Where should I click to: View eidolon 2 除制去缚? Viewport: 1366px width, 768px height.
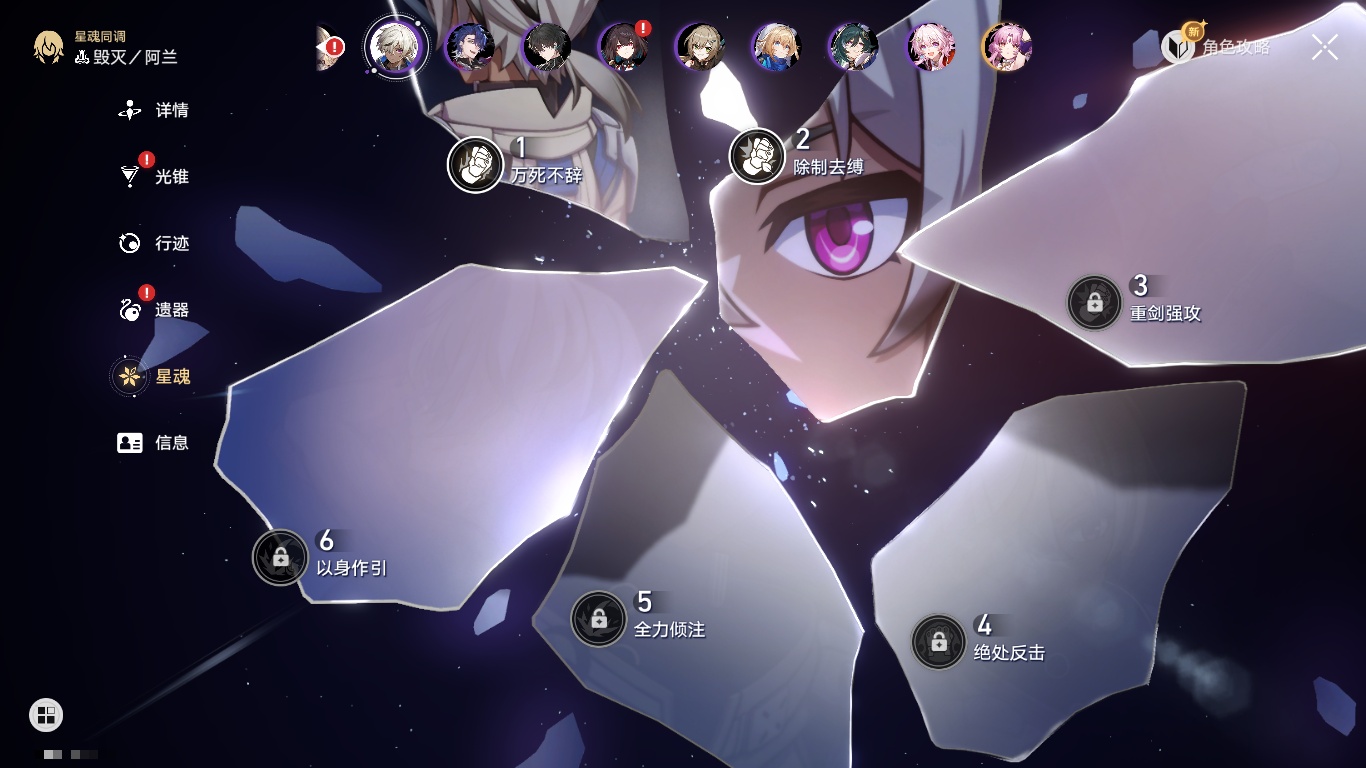coord(757,156)
